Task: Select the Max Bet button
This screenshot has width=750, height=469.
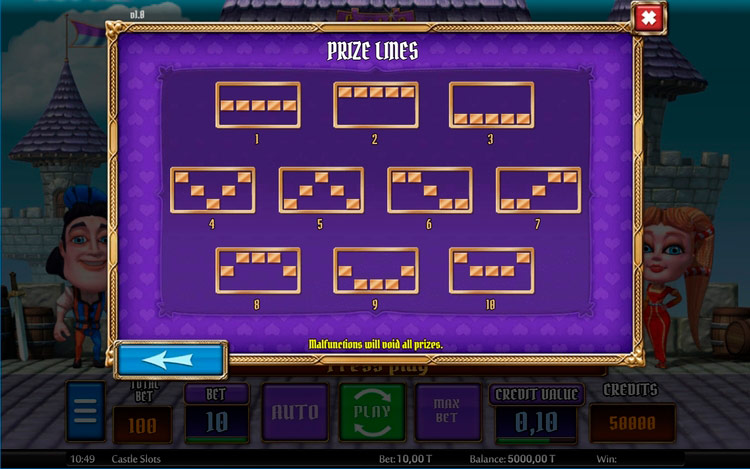Action: click(x=445, y=412)
